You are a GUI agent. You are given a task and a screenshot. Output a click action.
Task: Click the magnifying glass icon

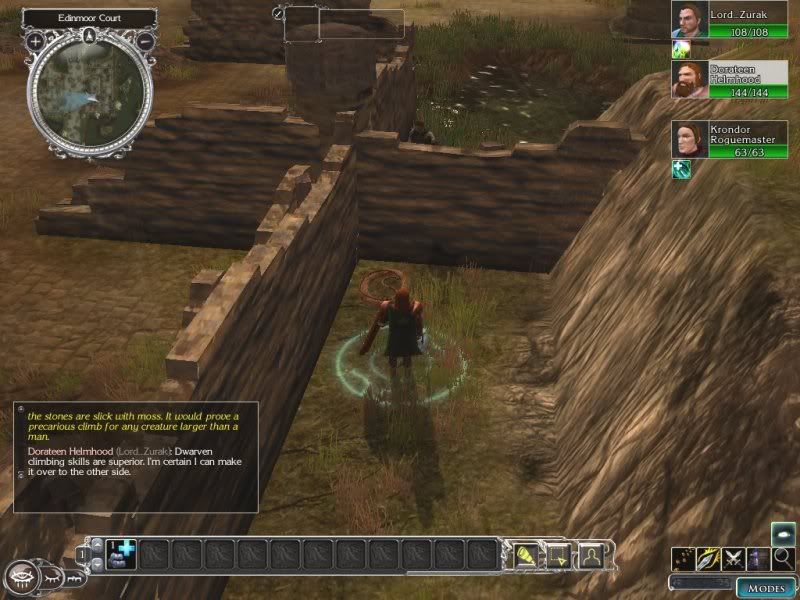pyautogui.click(x=782, y=559)
